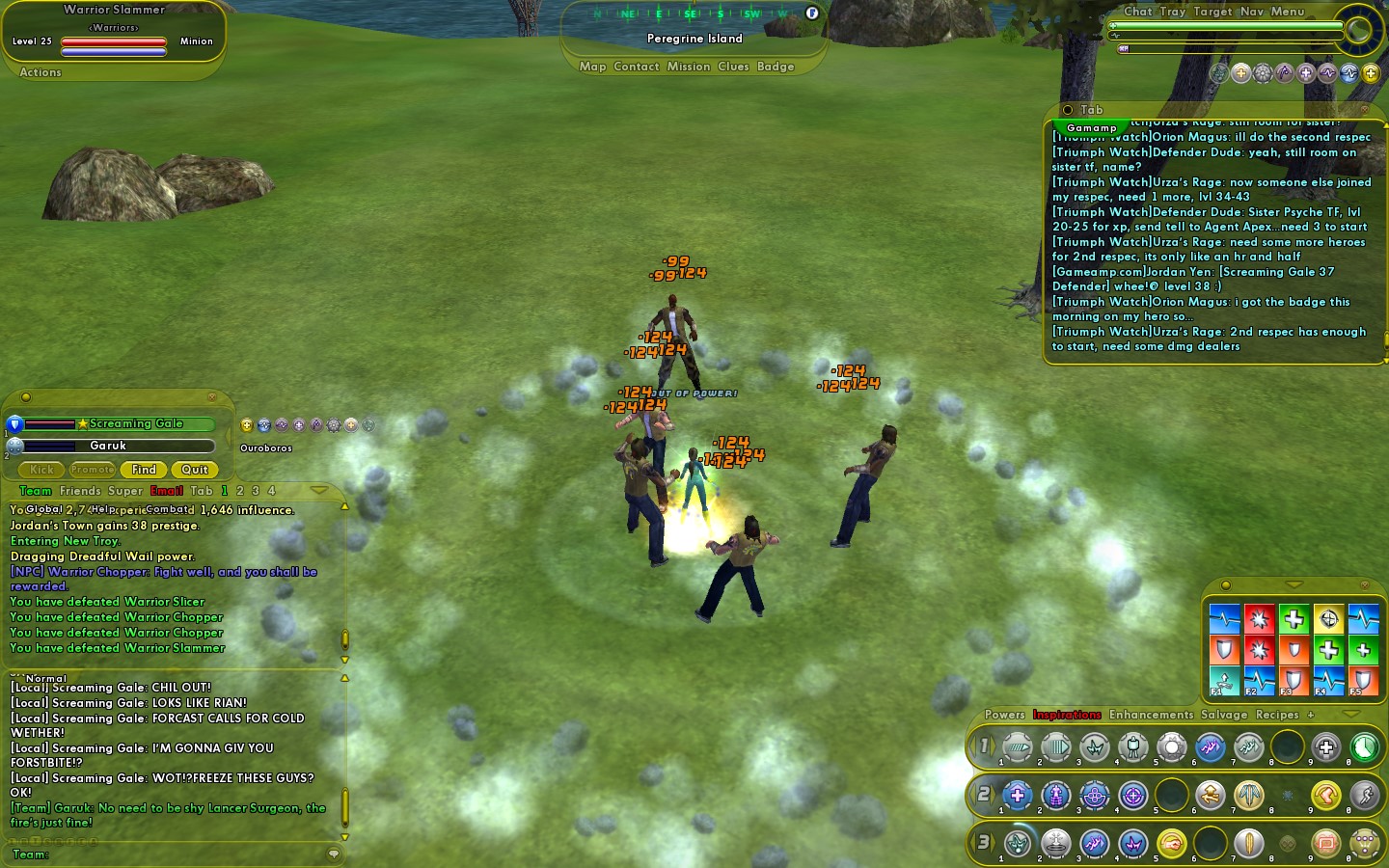
Task: Switch to the Friends chat tab
Action: [80, 491]
